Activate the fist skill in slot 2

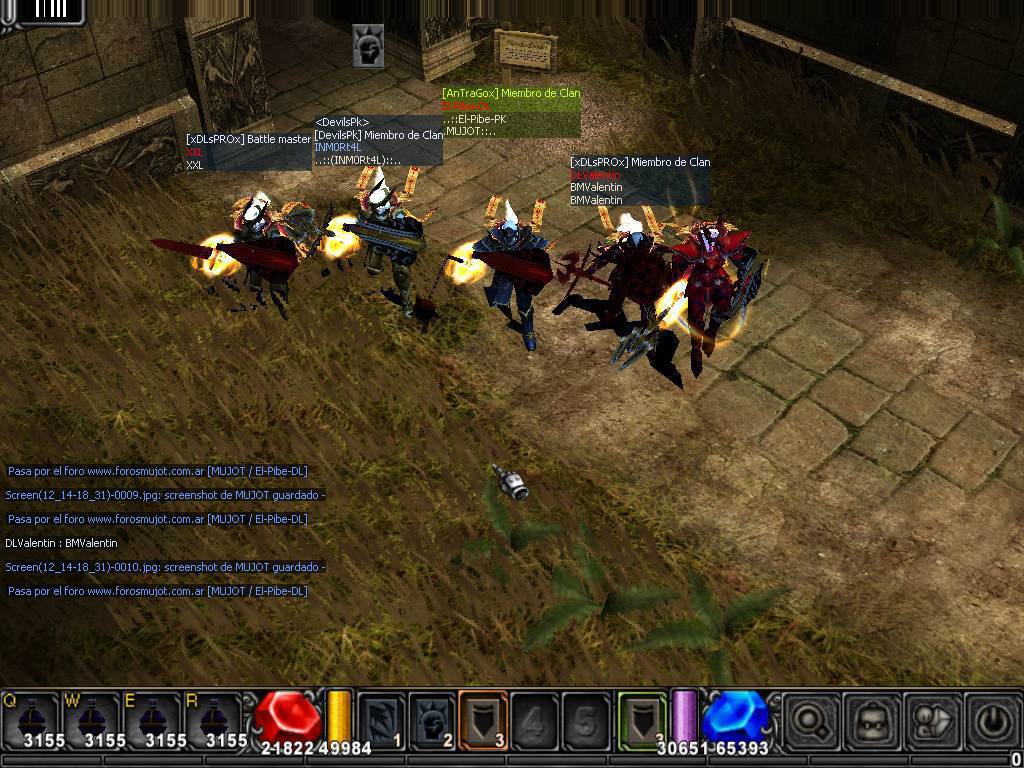[x=433, y=720]
